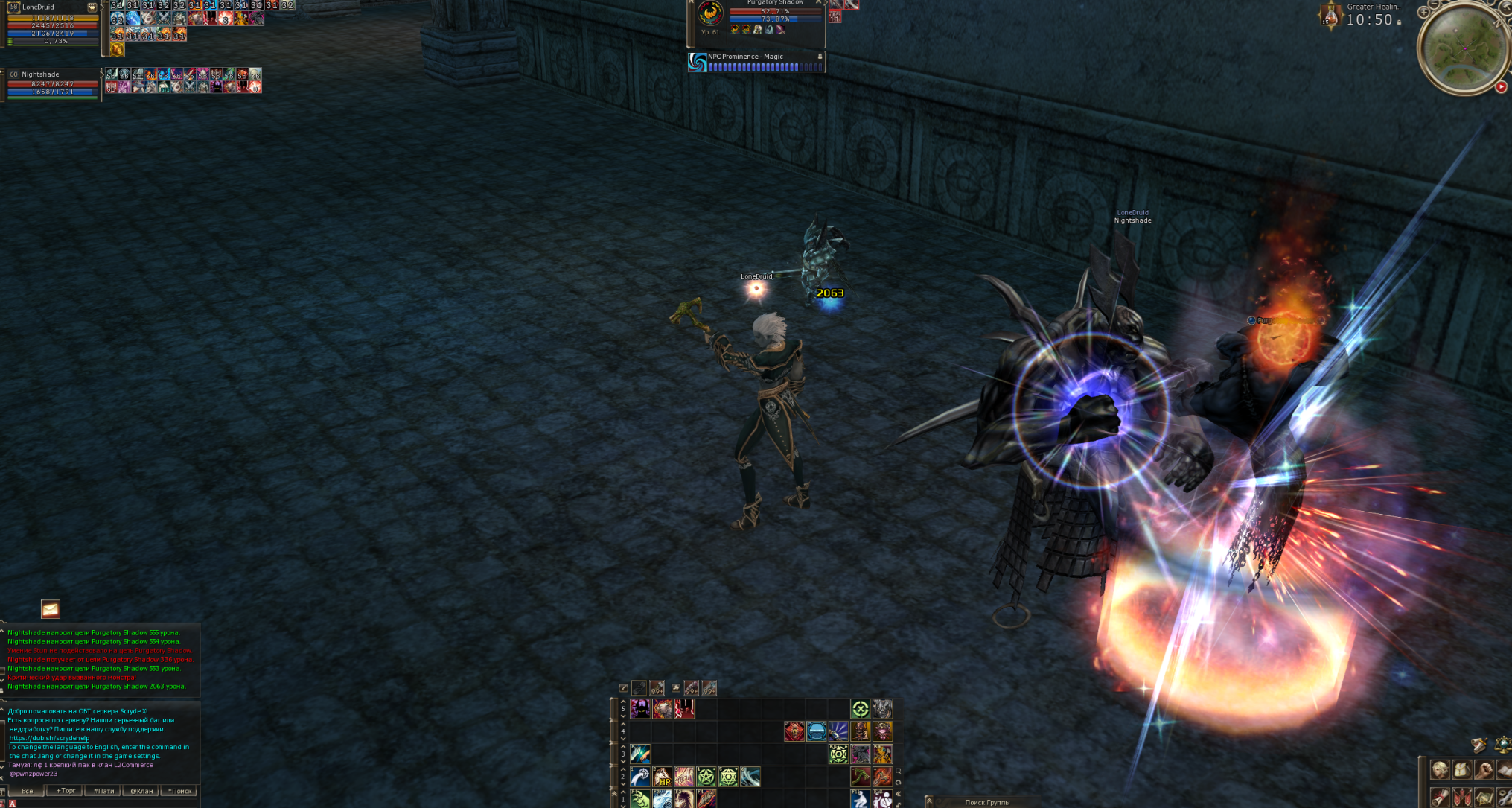This screenshot has width=1512, height=808.
Task: Activate the yellow HP wolf skill
Action: [662, 777]
